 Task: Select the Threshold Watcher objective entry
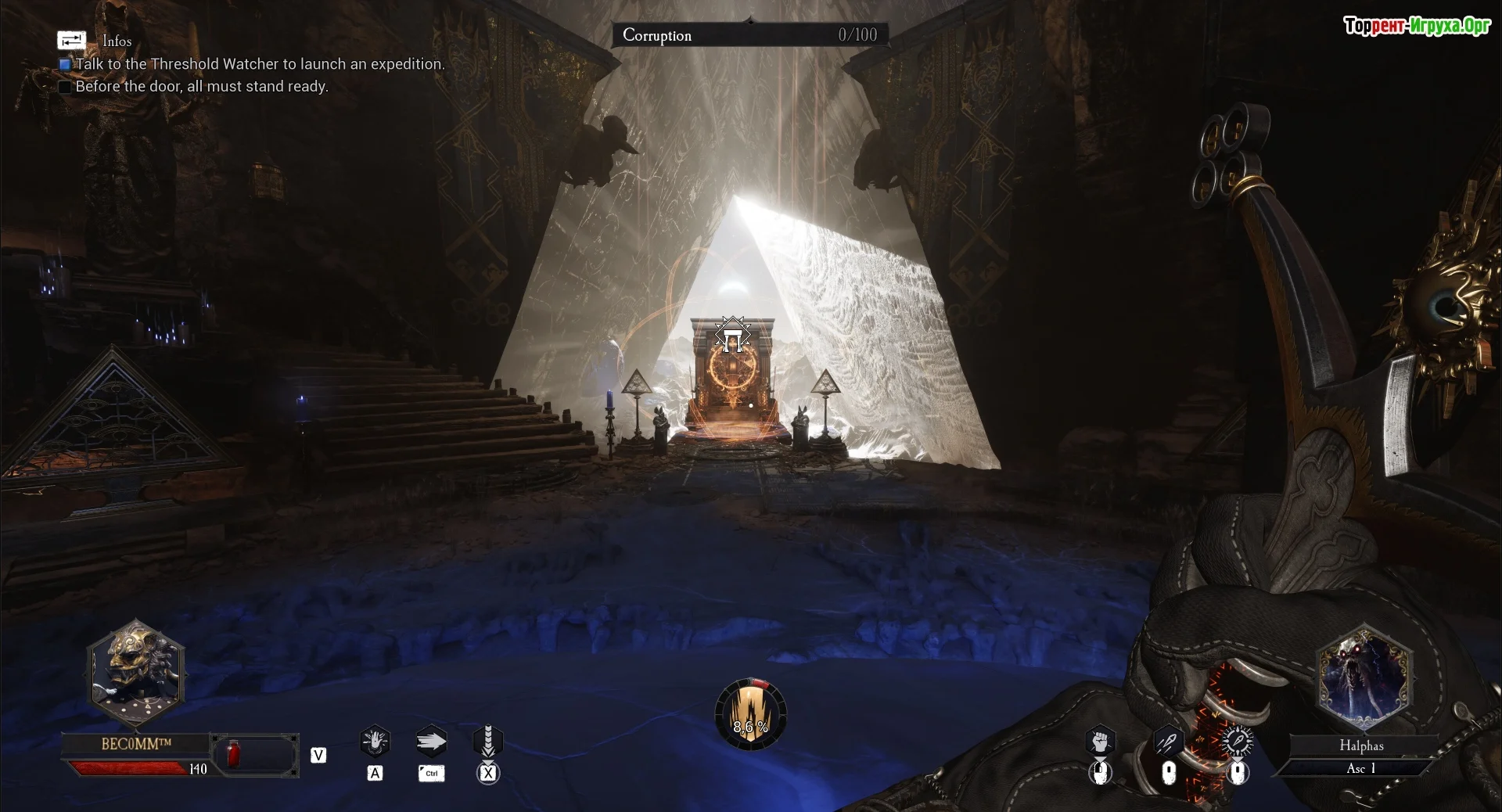259,64
